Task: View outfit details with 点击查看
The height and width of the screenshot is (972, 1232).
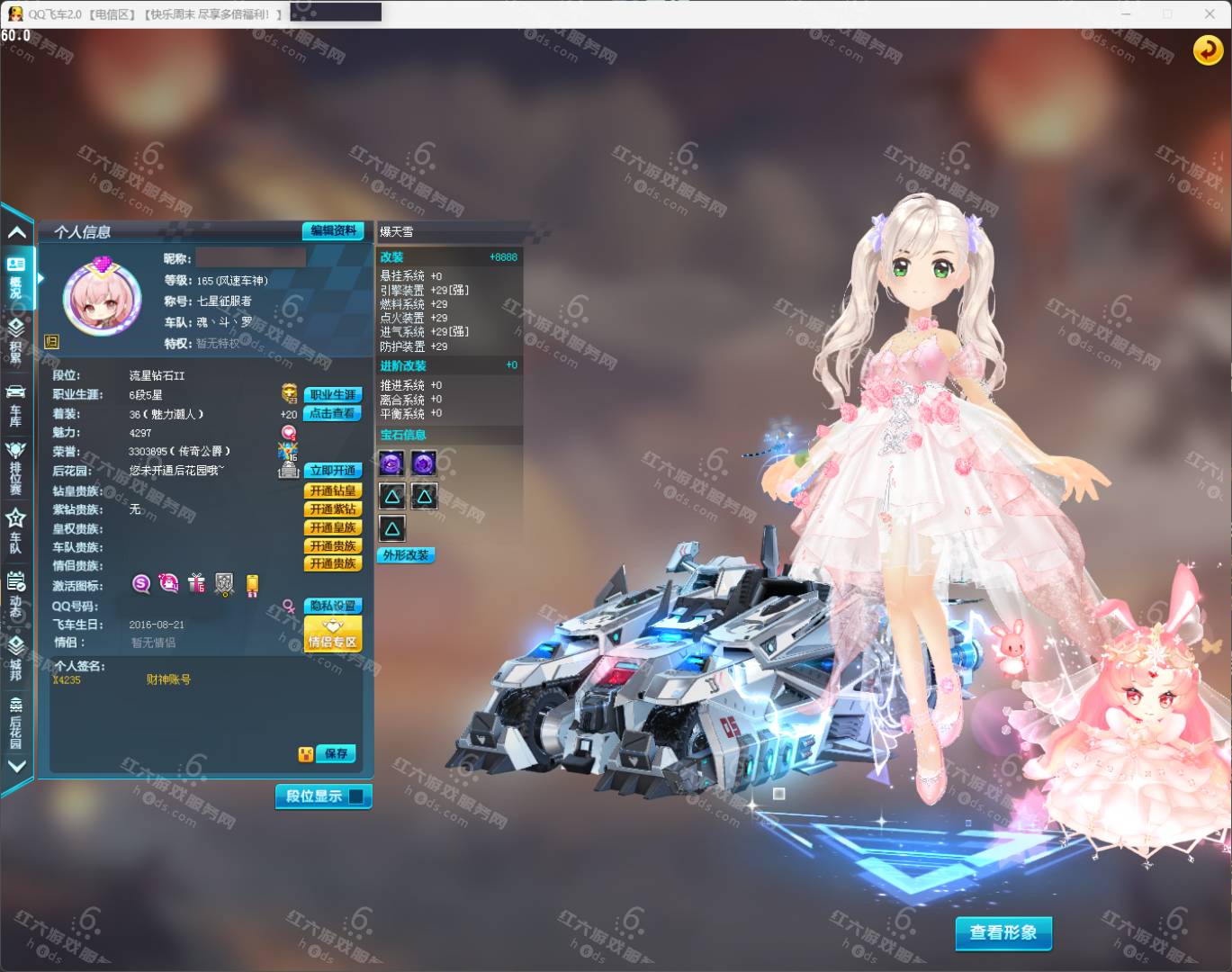Action: click(x=334, y=414)
